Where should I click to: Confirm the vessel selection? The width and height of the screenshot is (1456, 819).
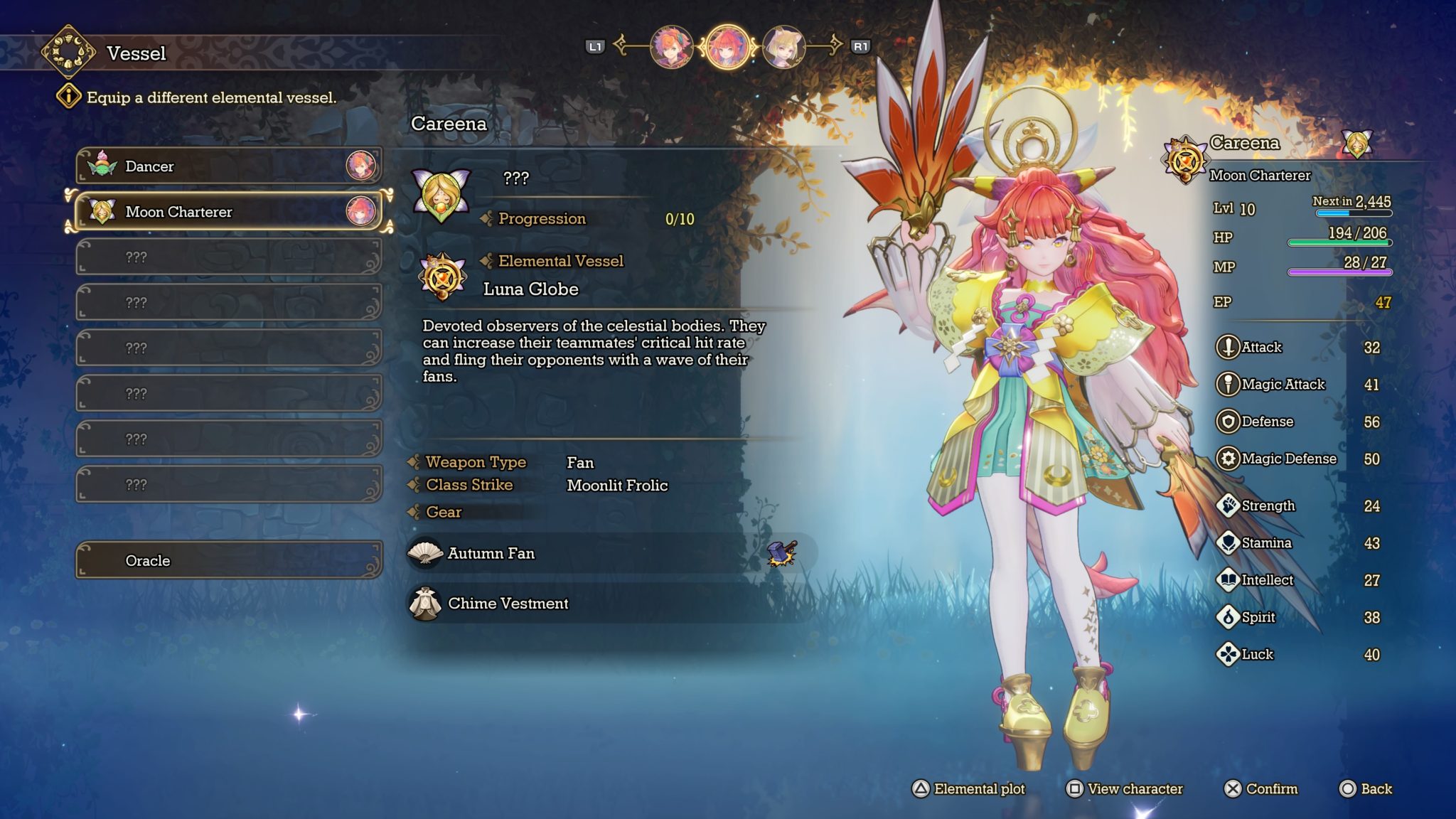[1261, 788]
